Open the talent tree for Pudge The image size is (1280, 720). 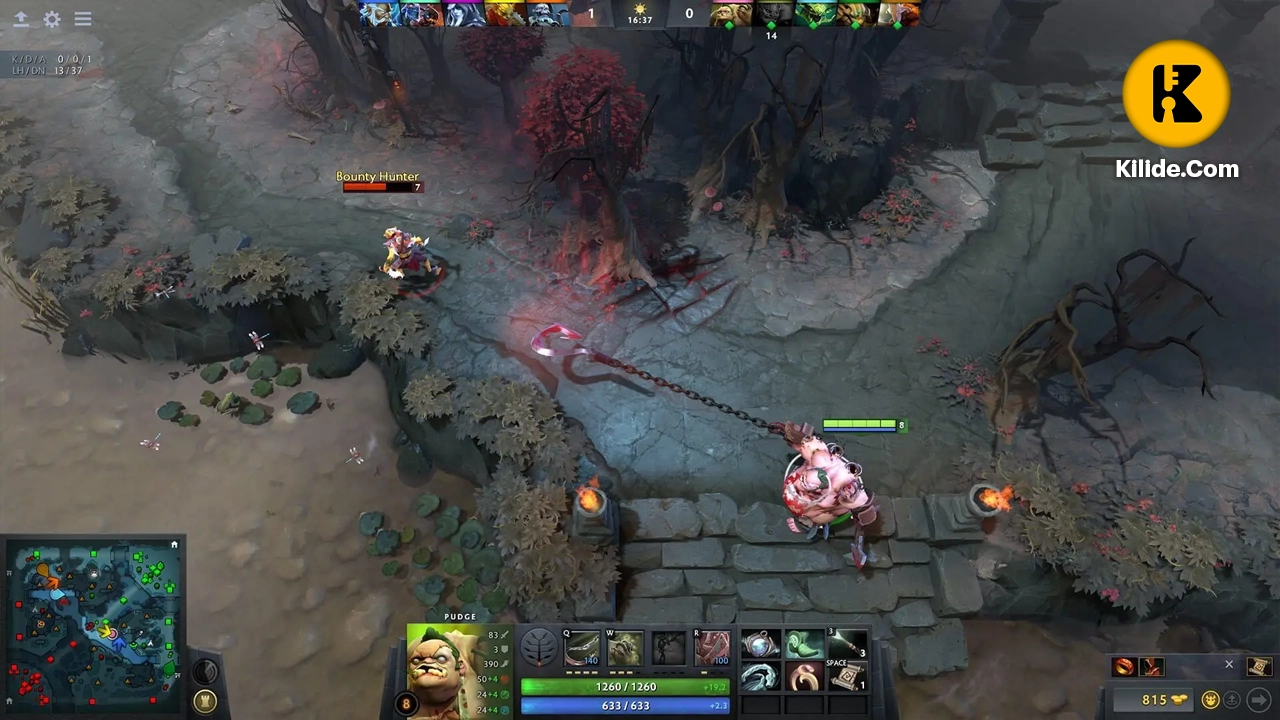538,648
